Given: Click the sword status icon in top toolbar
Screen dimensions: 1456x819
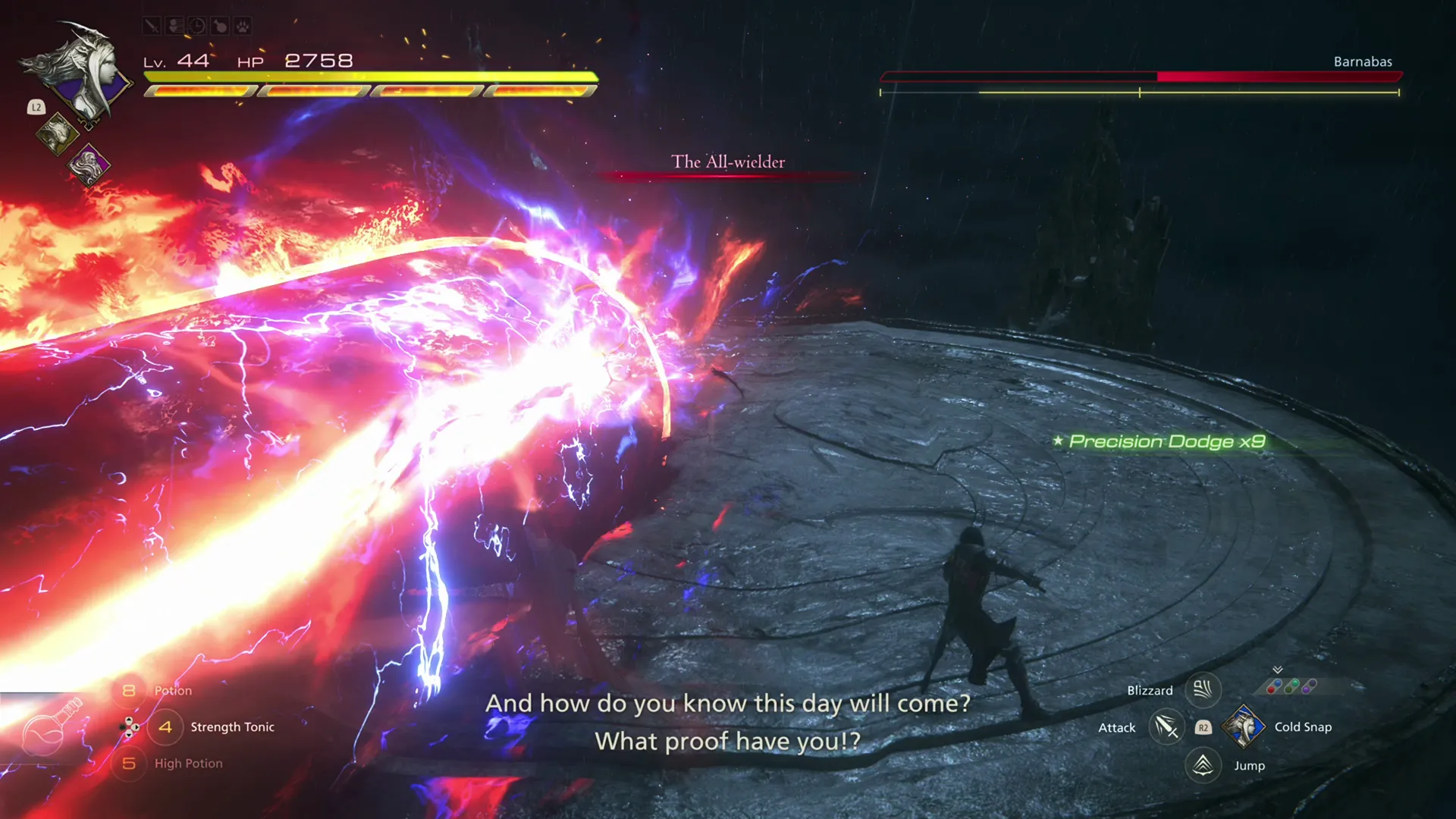Looking at the screenshot, I should [152, 26].
